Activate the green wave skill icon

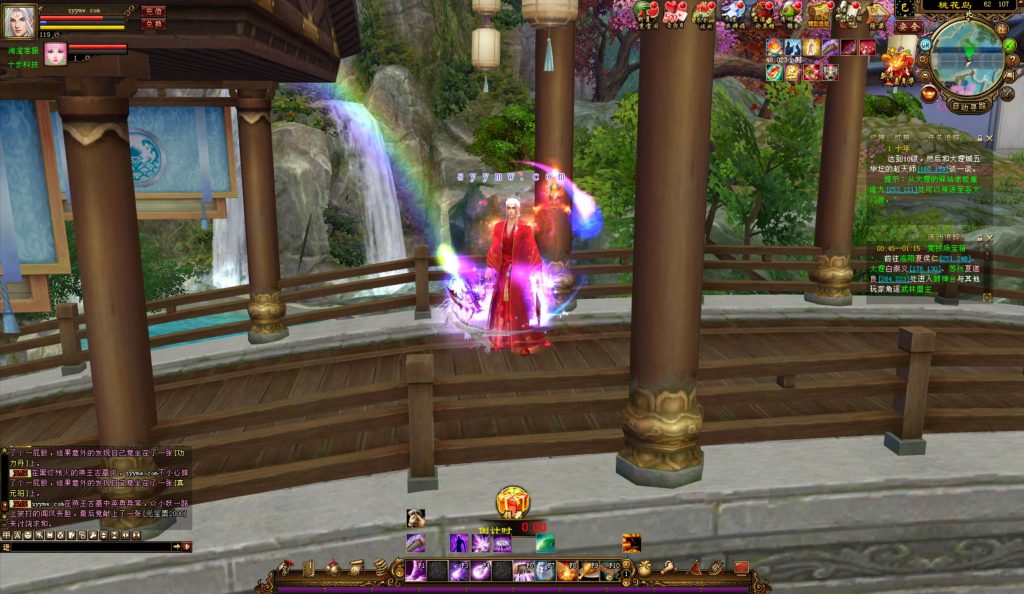coord(545,543)
